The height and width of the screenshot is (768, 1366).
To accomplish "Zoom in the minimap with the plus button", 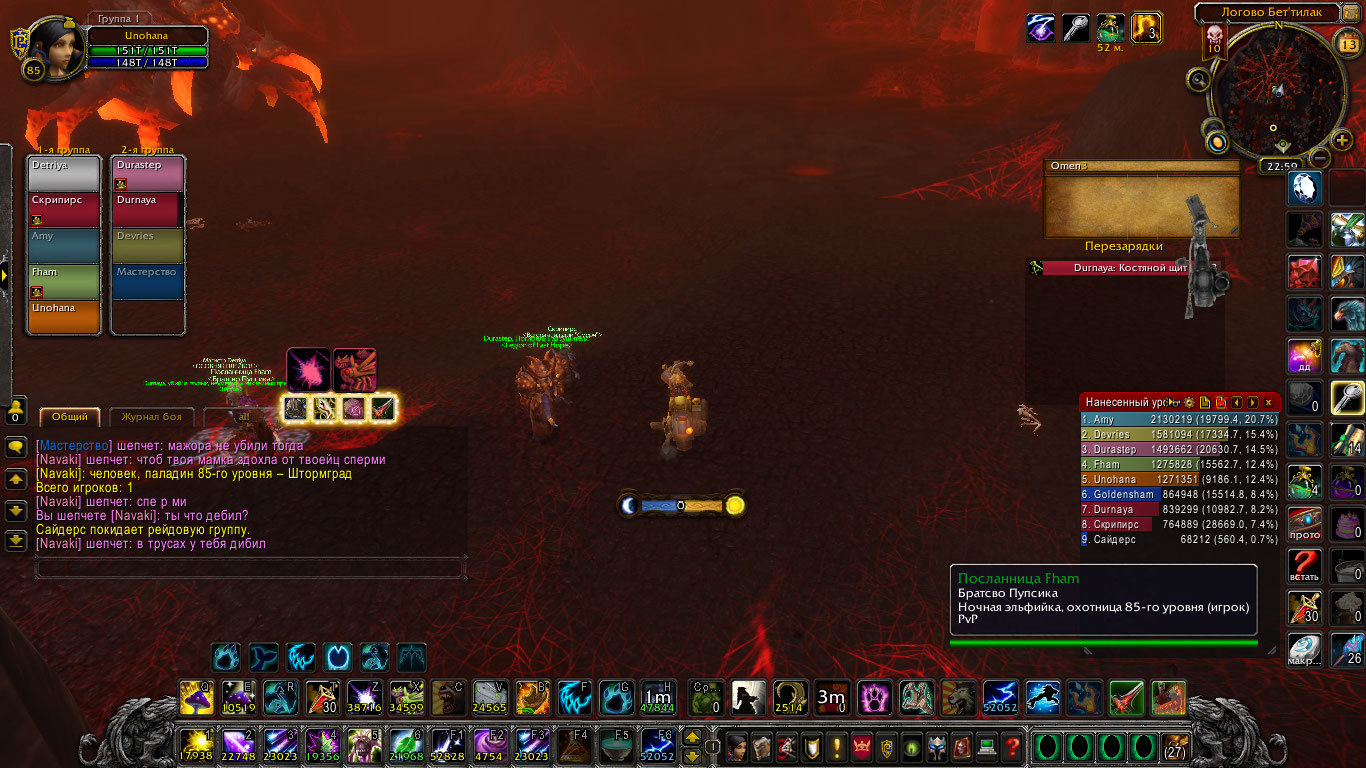I will pos(1342,140).
